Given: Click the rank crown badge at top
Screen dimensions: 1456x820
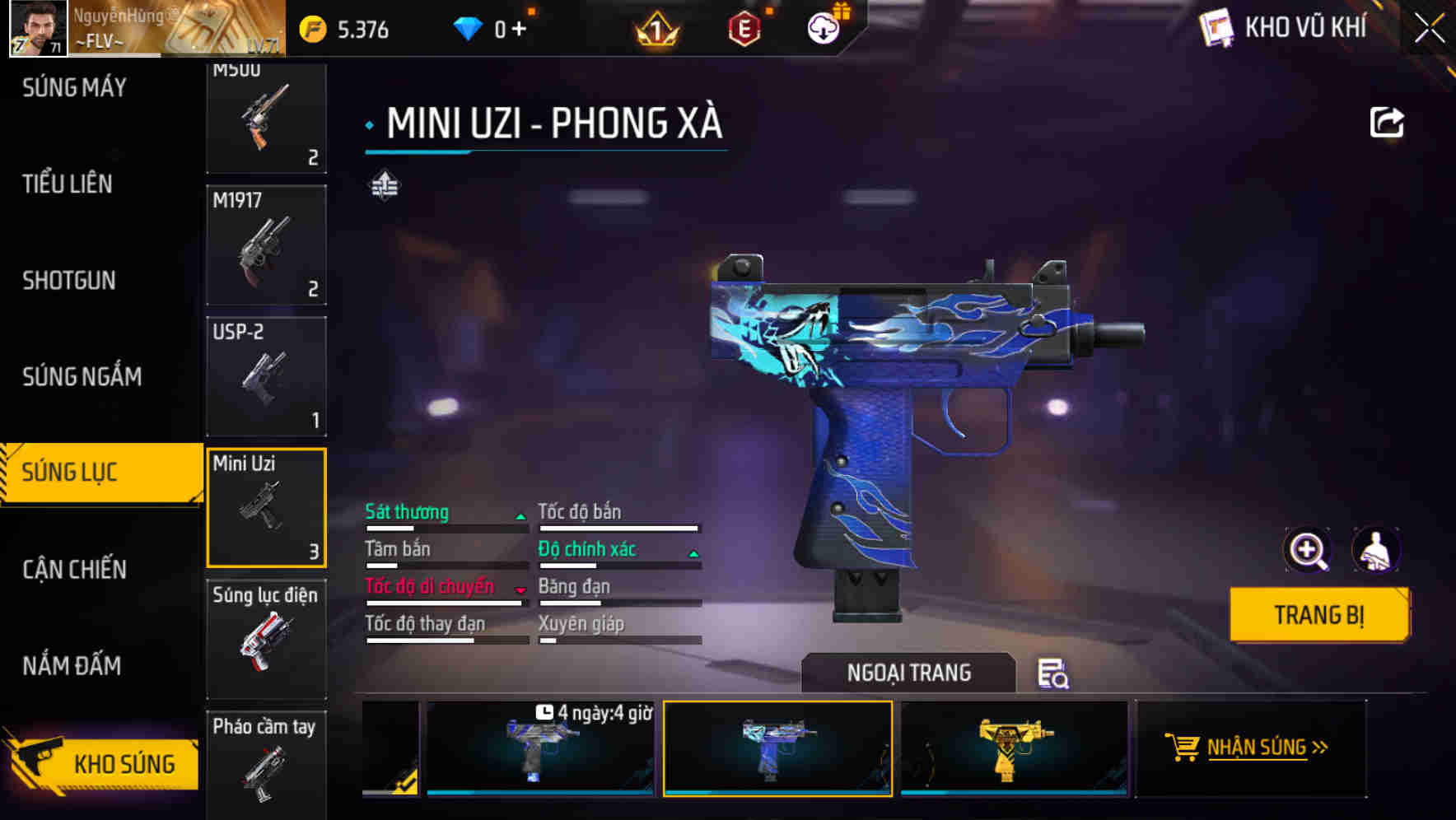Looking at the screenshot, I should [655, 27].
